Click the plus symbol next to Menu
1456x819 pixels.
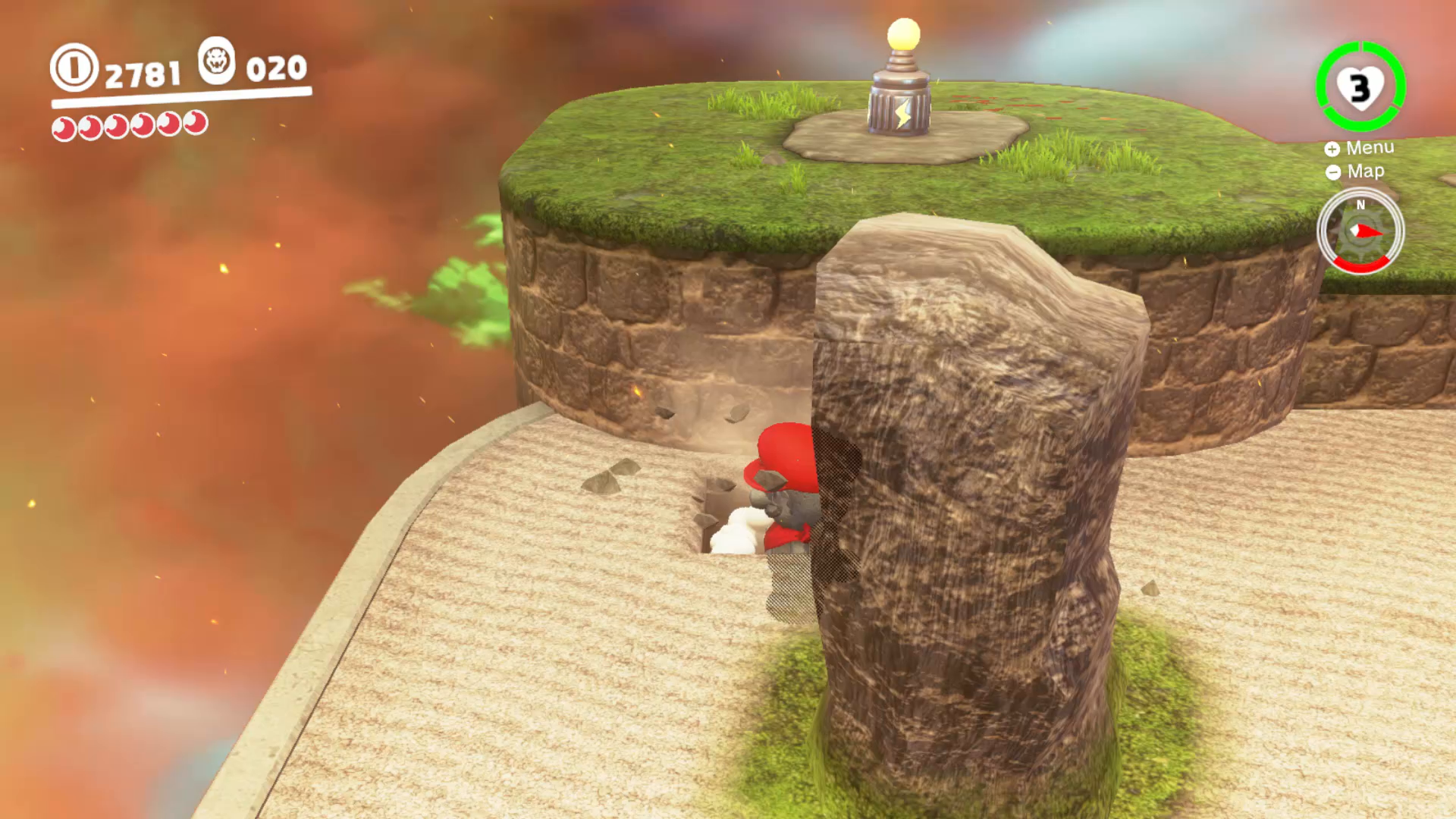pyautogui.click(x=1332, y=149)
